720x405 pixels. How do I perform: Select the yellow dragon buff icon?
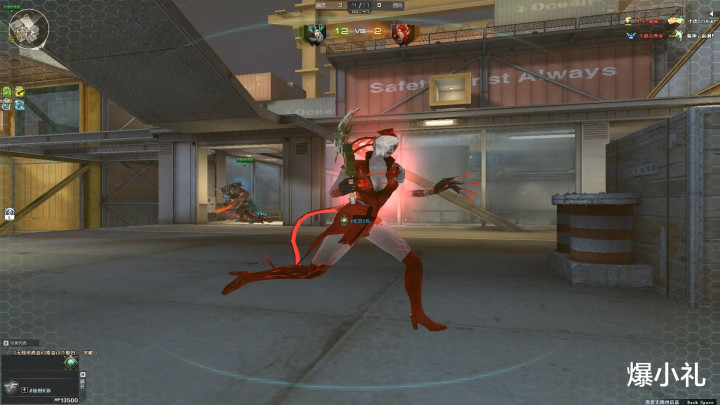click(19, 91)
